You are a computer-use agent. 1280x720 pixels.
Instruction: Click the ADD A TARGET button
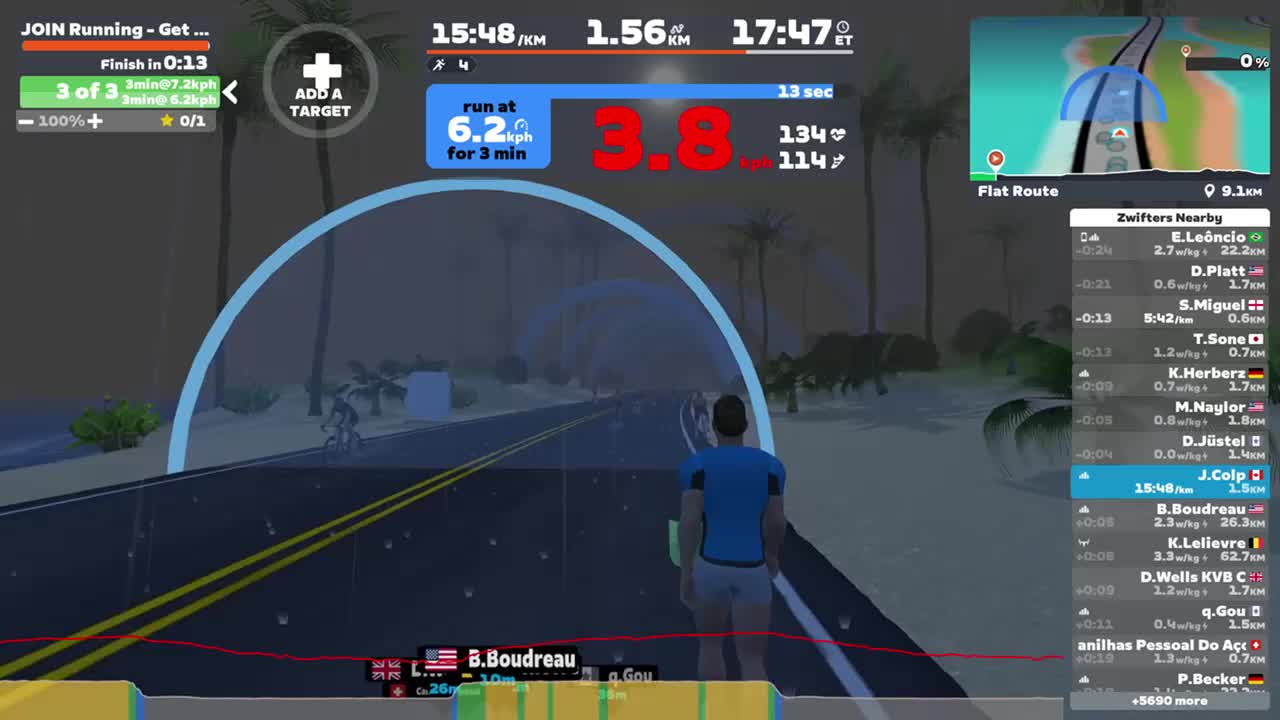click(319, 82)
